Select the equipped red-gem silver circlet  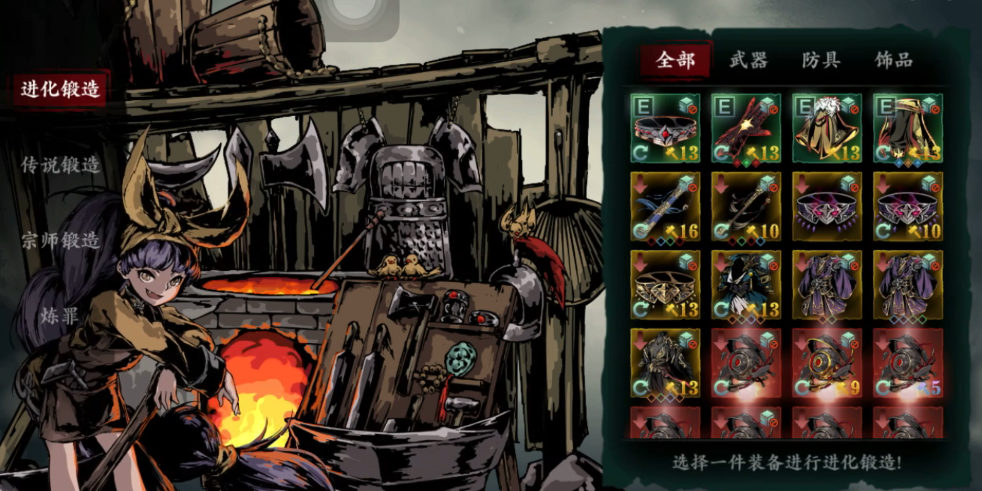tap(665, 128)
